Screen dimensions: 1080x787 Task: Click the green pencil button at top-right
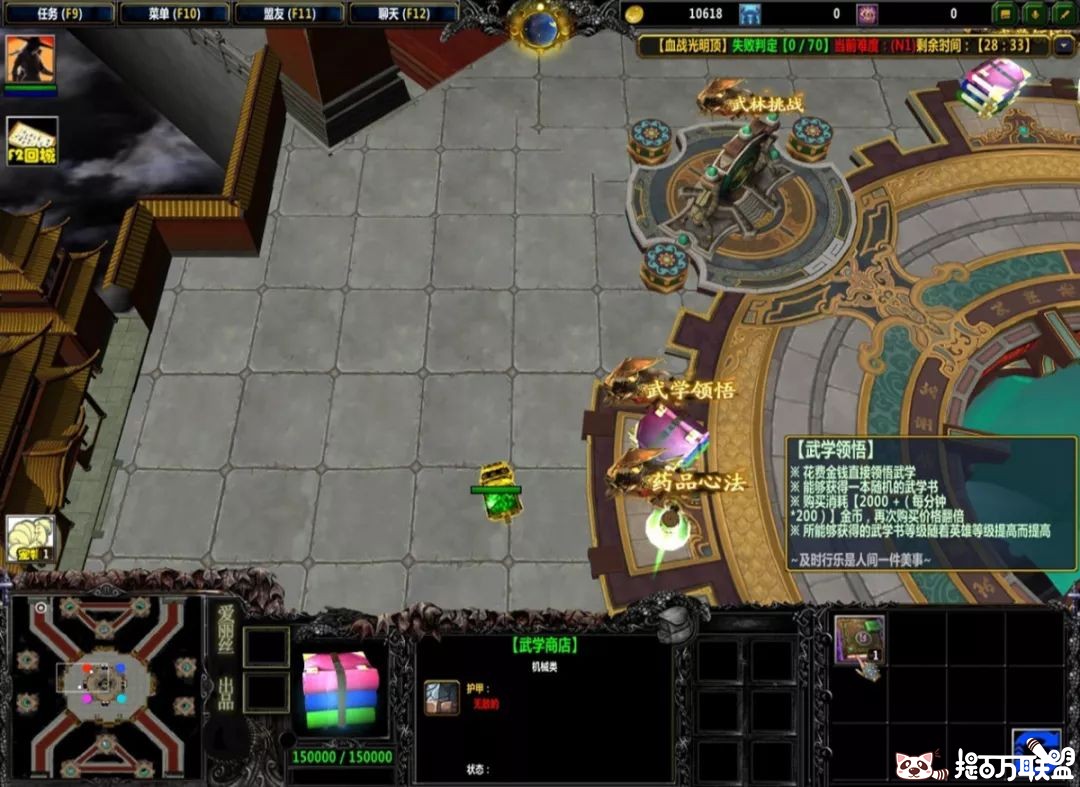point(1062,14)
